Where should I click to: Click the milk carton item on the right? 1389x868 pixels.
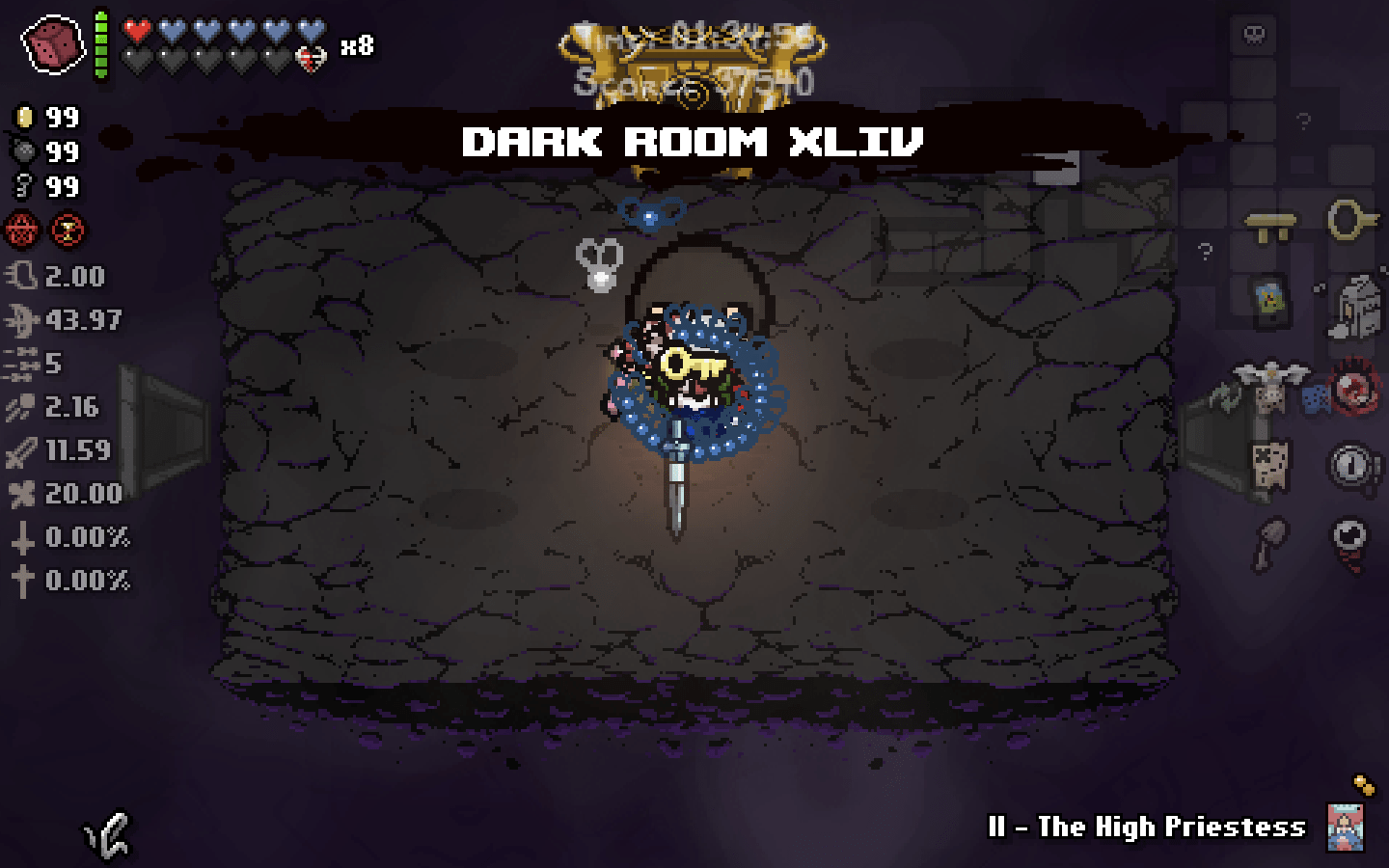pos(1355,304)
